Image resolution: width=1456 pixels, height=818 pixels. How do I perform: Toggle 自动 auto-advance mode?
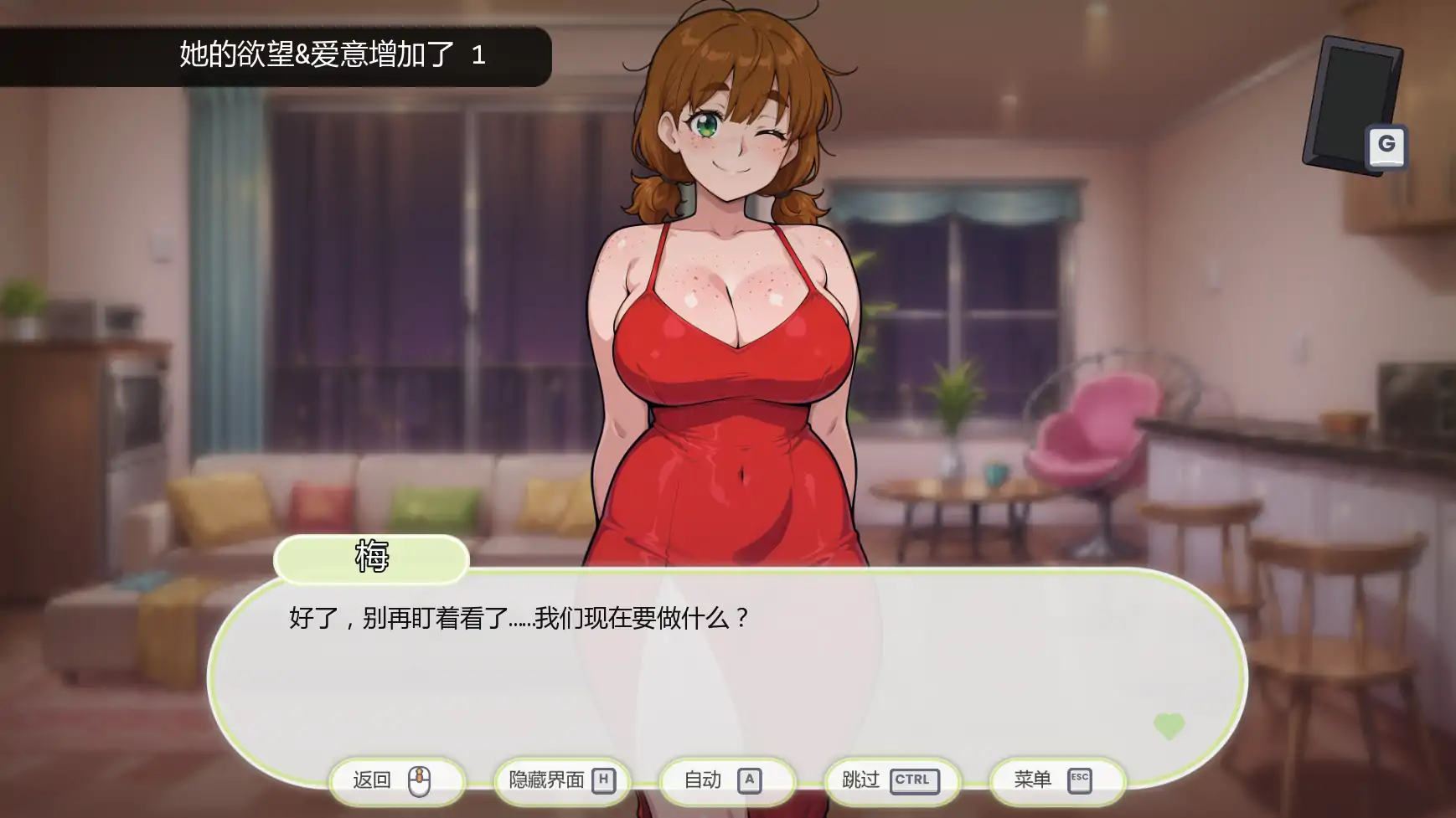pyautogui.click(x=725, y=780)
